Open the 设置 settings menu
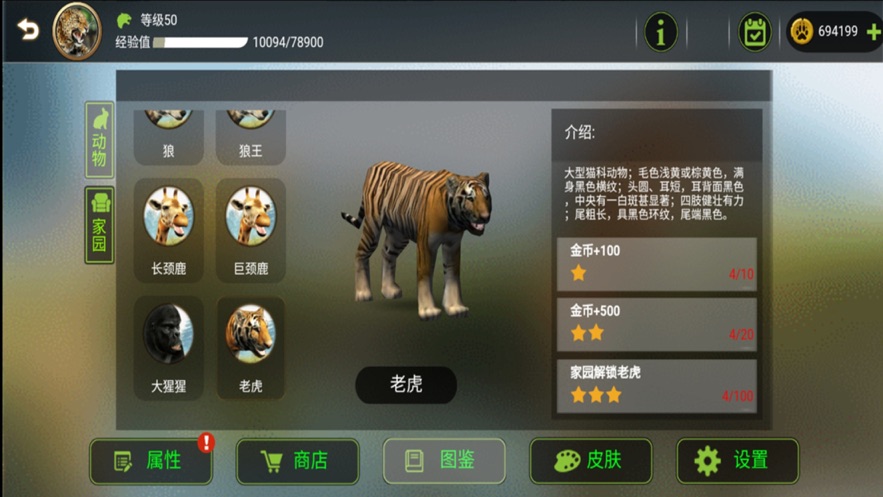The width and height of the screenshot is (883, 497). pyautogui.click(x=737, y=461)
